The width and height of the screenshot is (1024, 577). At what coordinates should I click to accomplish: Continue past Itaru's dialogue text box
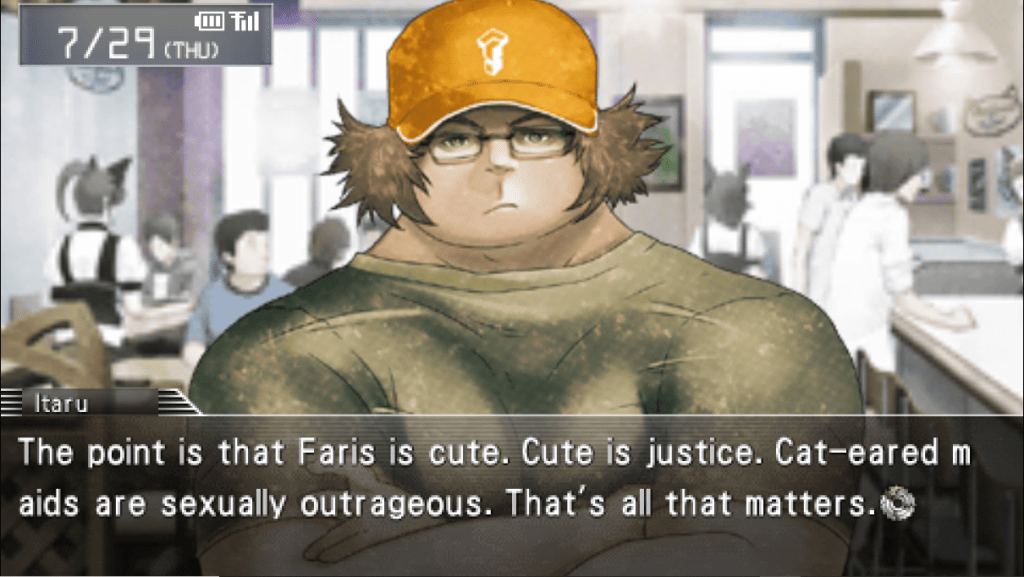(x=510, y=480)
